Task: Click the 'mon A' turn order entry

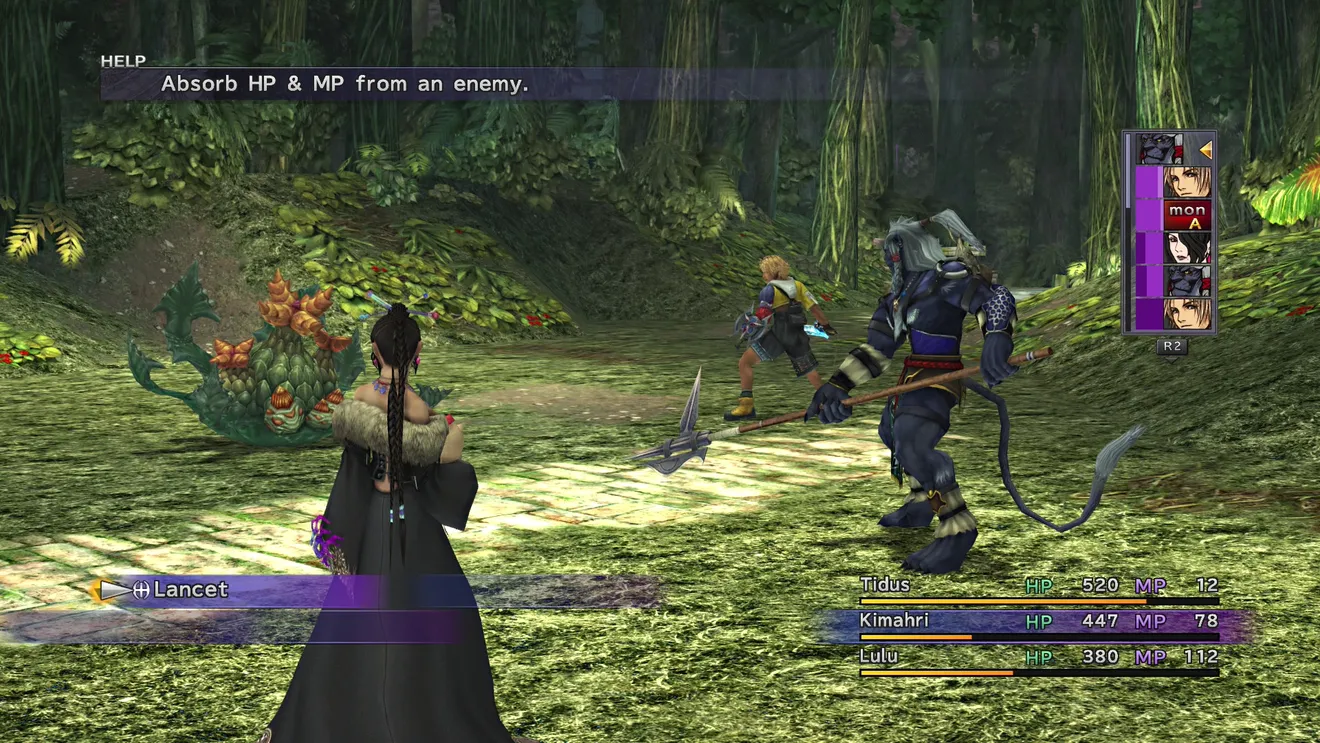Action: click(x=1186, y=215)
